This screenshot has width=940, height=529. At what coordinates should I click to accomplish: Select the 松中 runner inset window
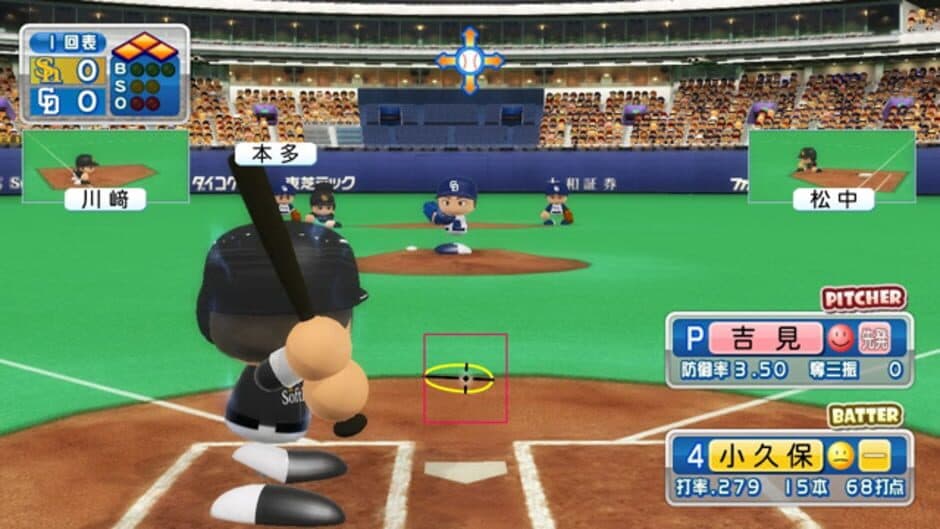point(832,167)
